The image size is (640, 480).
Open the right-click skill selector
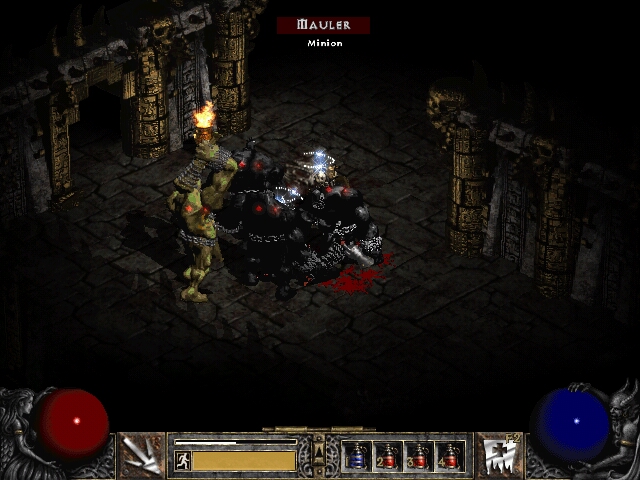point(498,455)
